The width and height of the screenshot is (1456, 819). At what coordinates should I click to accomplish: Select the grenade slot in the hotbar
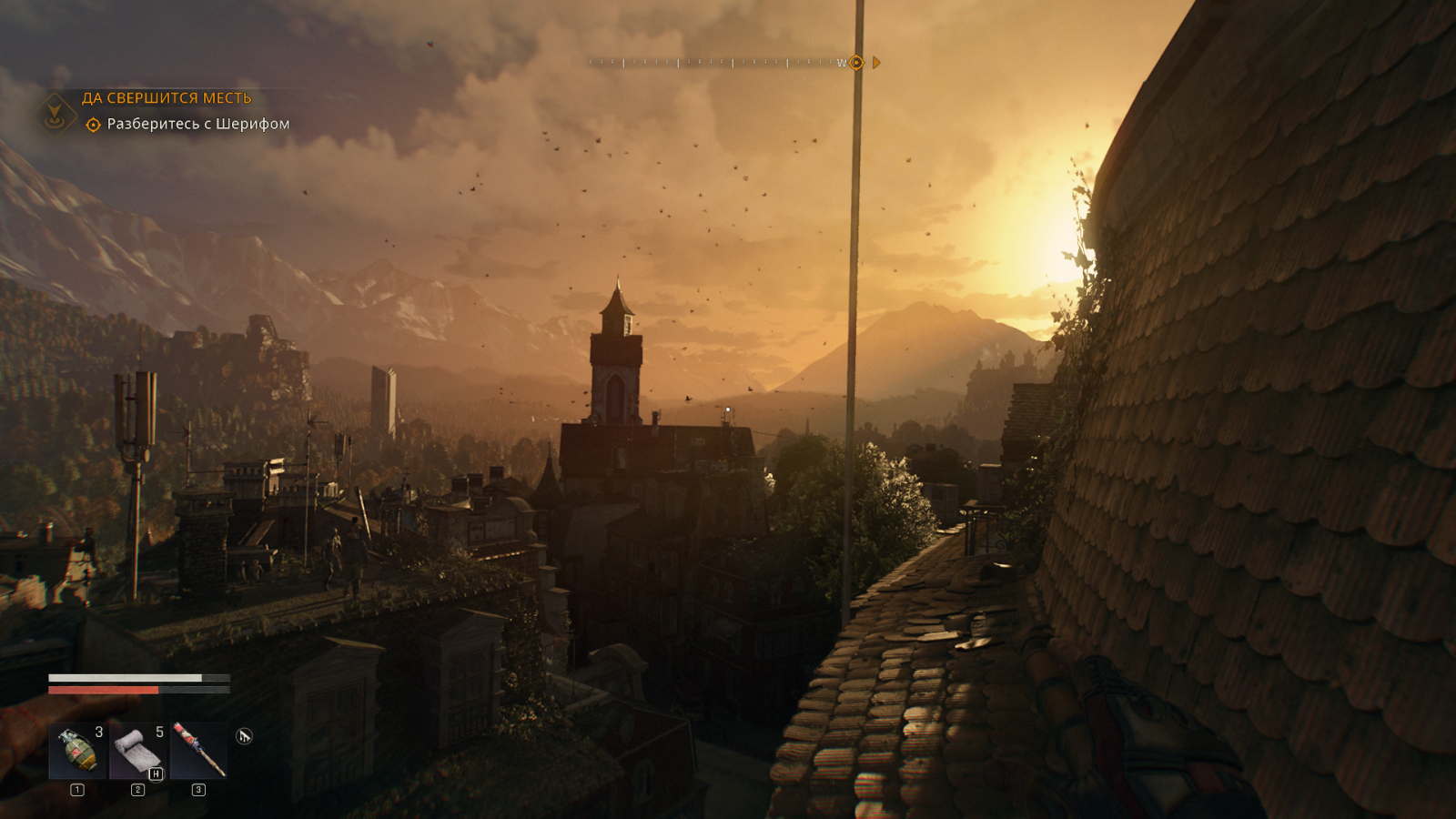click(77, 752)
